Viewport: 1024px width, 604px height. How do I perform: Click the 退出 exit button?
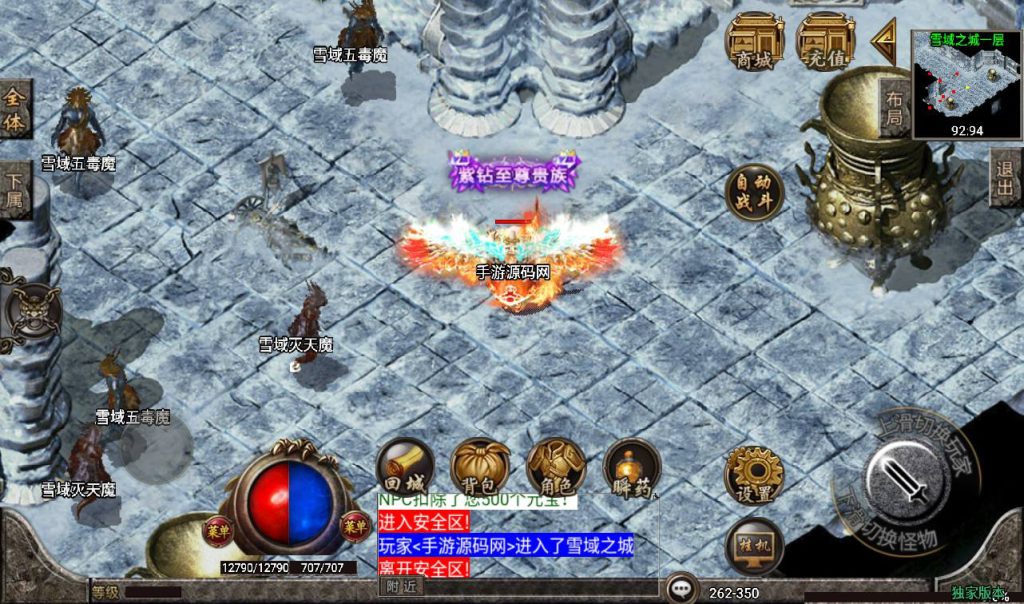(1005, 178)
